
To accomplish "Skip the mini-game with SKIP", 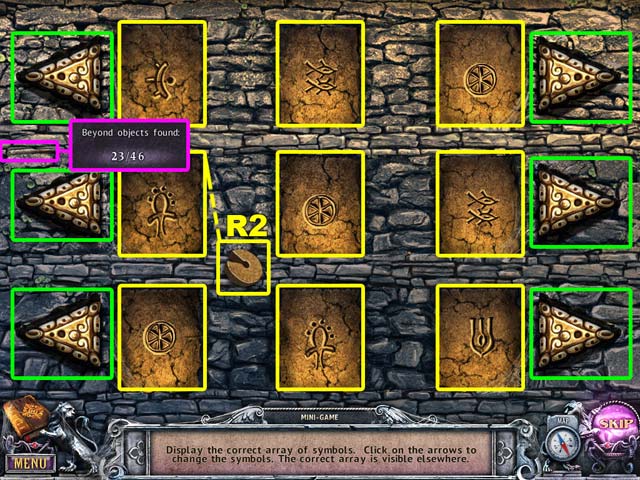I will [609, 422].
